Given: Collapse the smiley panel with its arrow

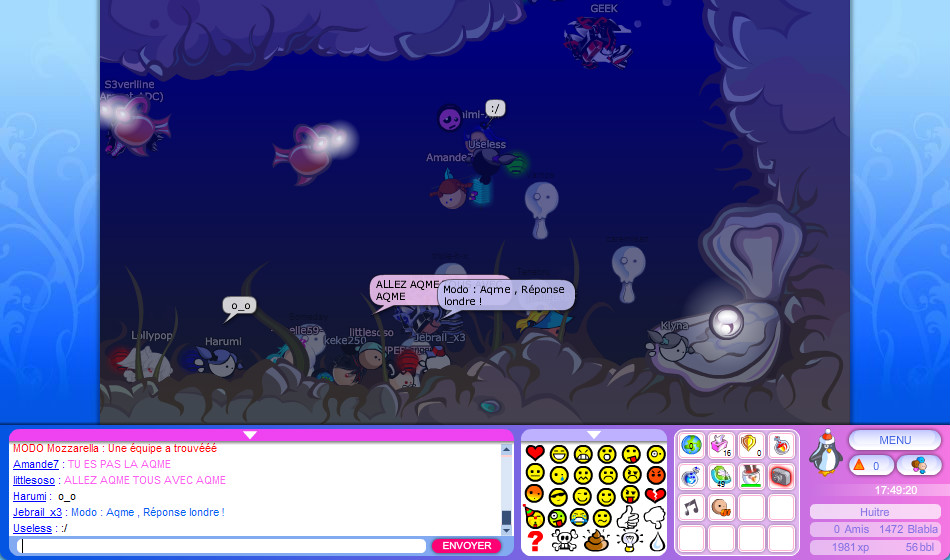Looking at the screenshot, I should click(594, 435).
